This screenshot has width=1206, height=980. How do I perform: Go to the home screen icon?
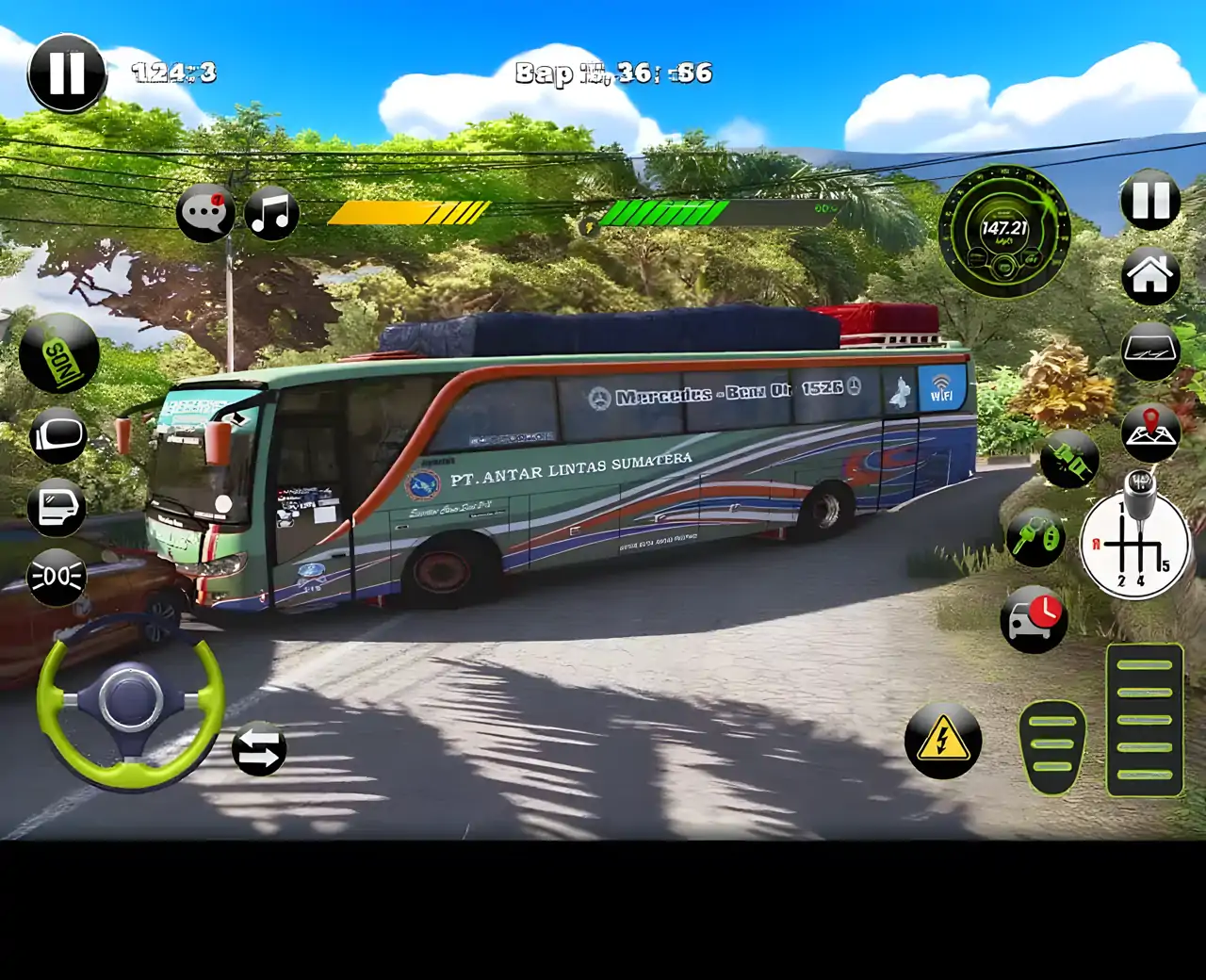coord(1150,276)
